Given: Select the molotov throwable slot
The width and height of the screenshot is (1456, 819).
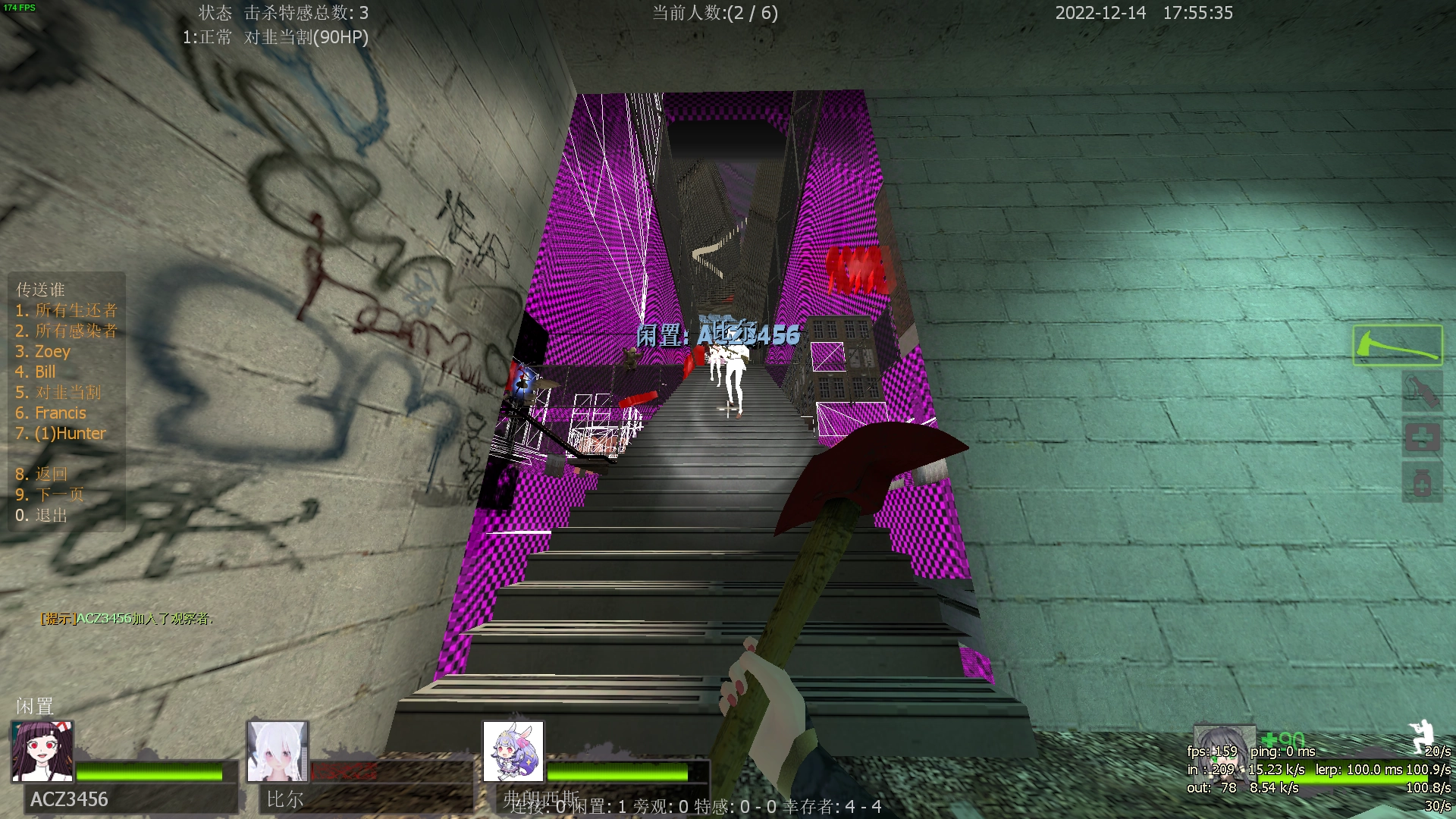Looking at the screenshot, I should point(1422,393).
